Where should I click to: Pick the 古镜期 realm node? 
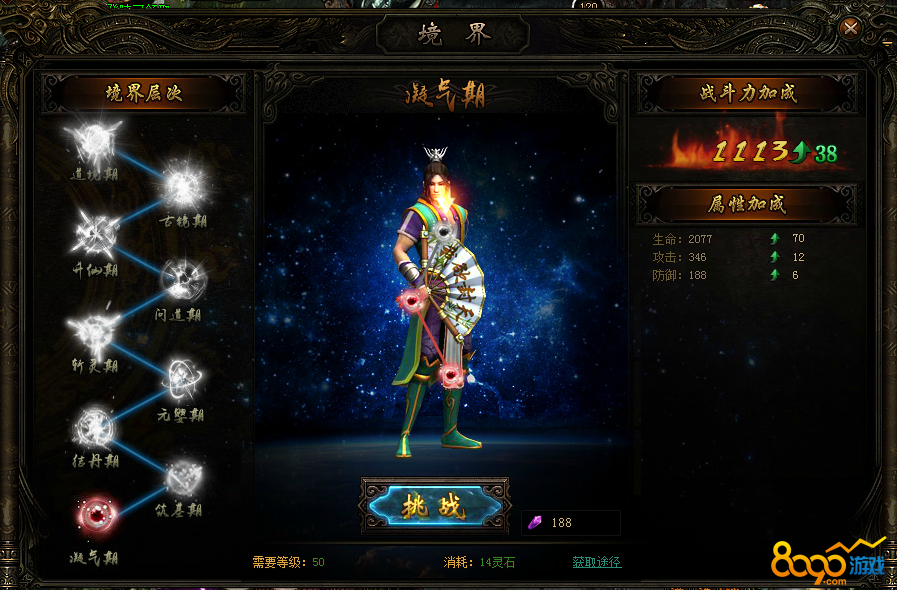(181, 186)
